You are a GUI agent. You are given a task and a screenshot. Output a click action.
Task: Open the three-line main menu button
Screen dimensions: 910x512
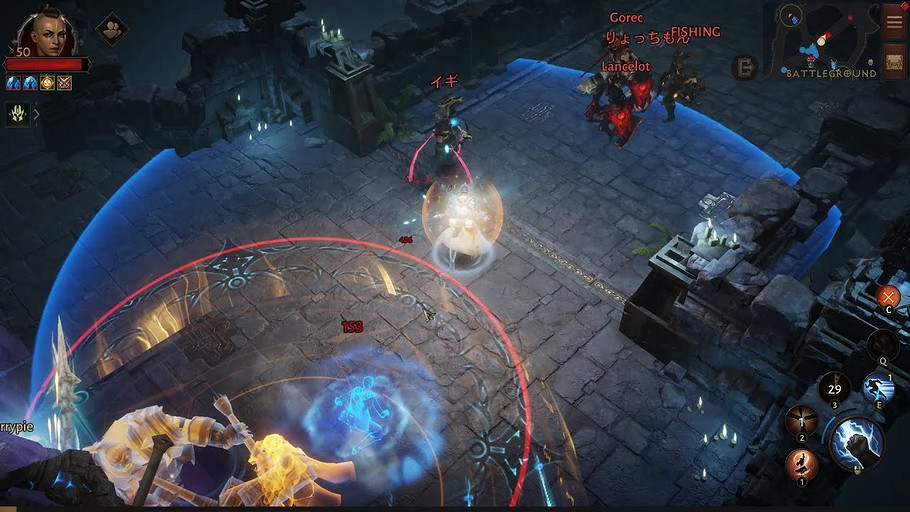pyautogui.click(x=894, y=22)
